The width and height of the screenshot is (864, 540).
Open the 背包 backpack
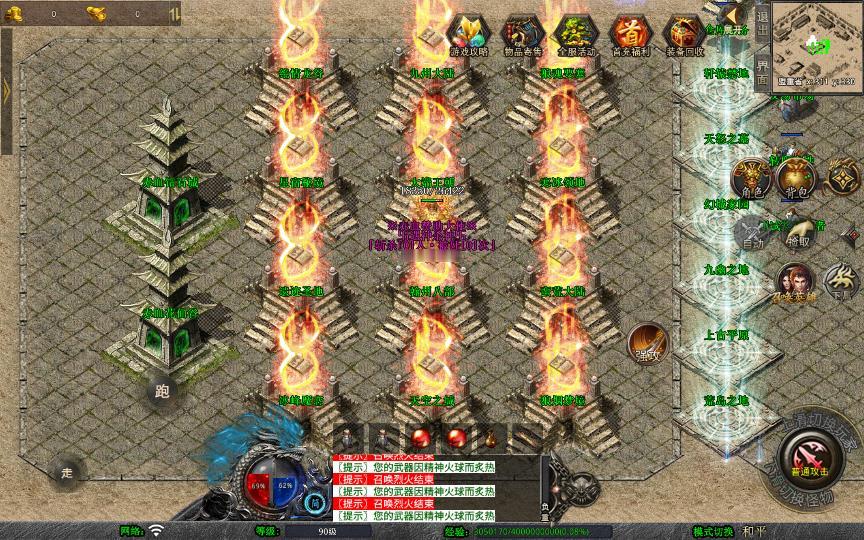(797, 178)
